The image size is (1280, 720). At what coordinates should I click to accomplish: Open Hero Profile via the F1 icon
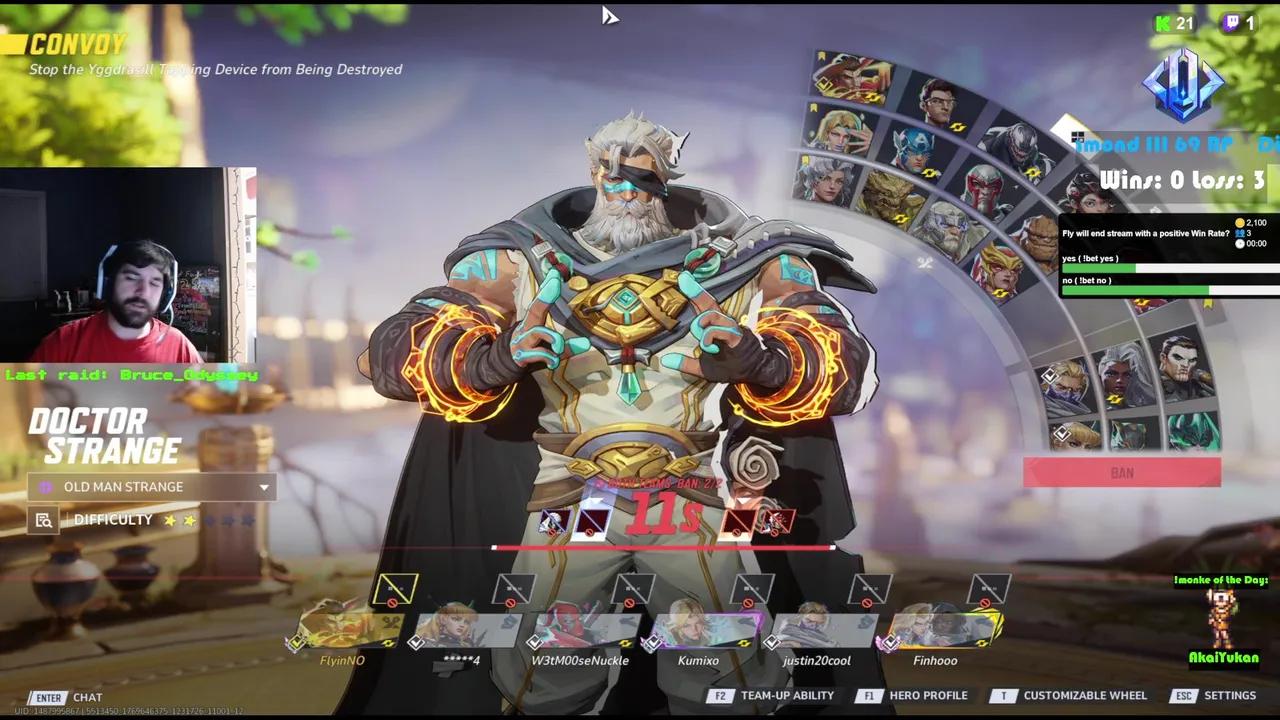tap(867, 695)
